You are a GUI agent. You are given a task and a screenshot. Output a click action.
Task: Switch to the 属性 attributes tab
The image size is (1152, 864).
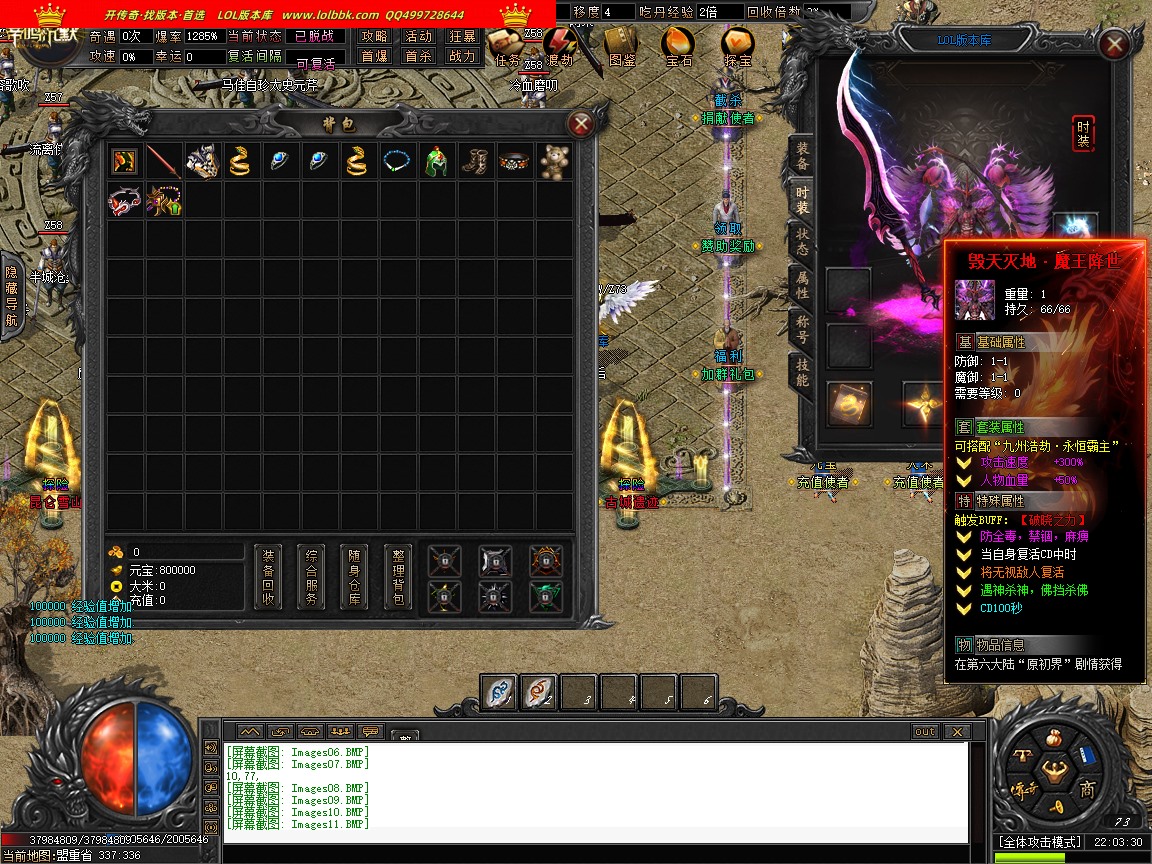[802, 285]
